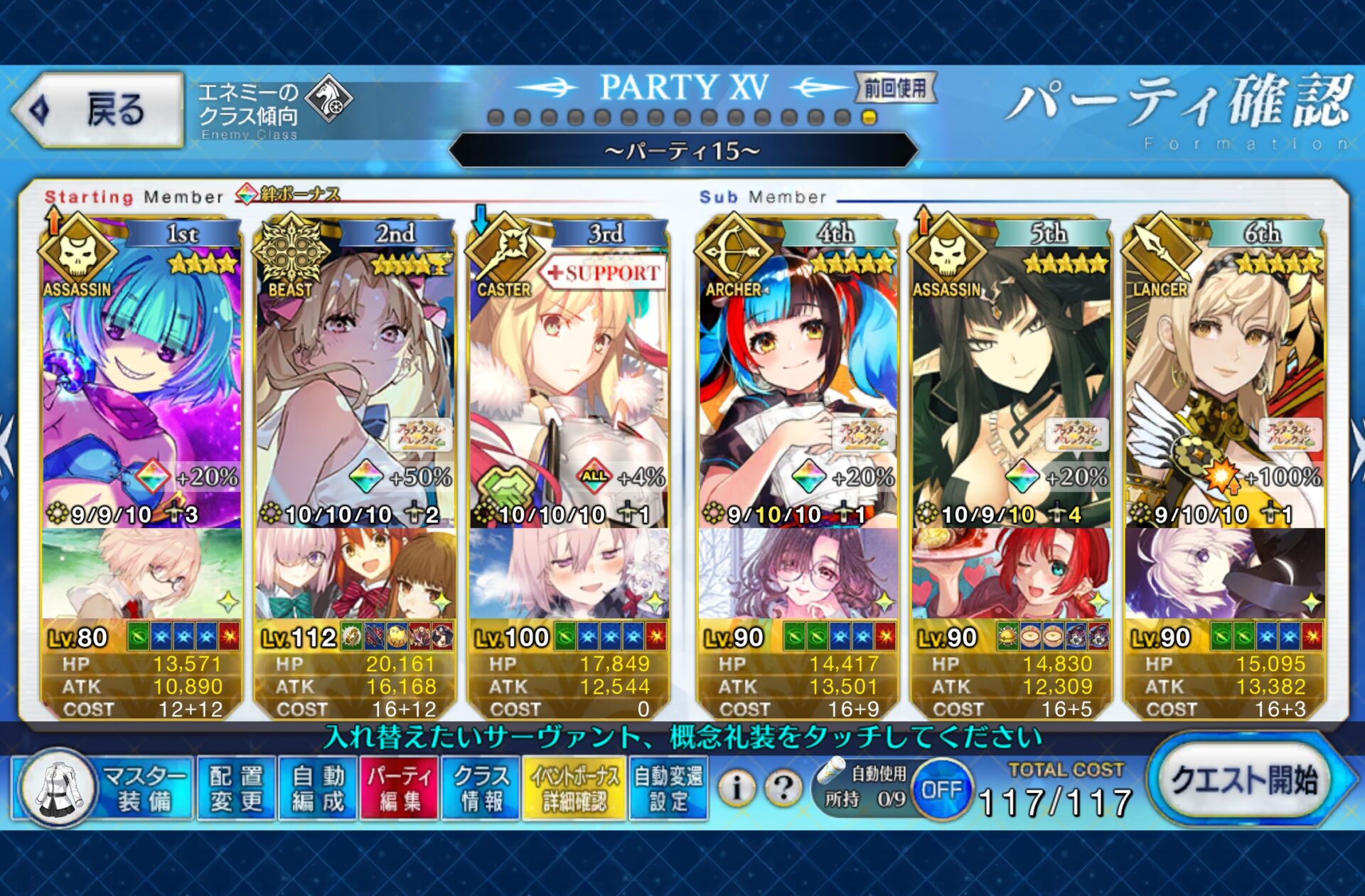Show クラス情報 class information
Screen dimensions: 1365x896
pyautogui.click(x=481, y=788)
